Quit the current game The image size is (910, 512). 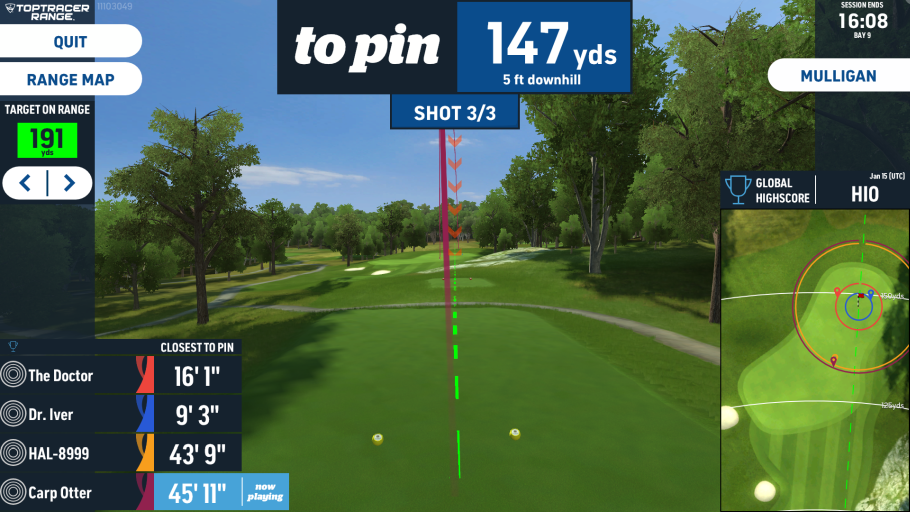70,42
